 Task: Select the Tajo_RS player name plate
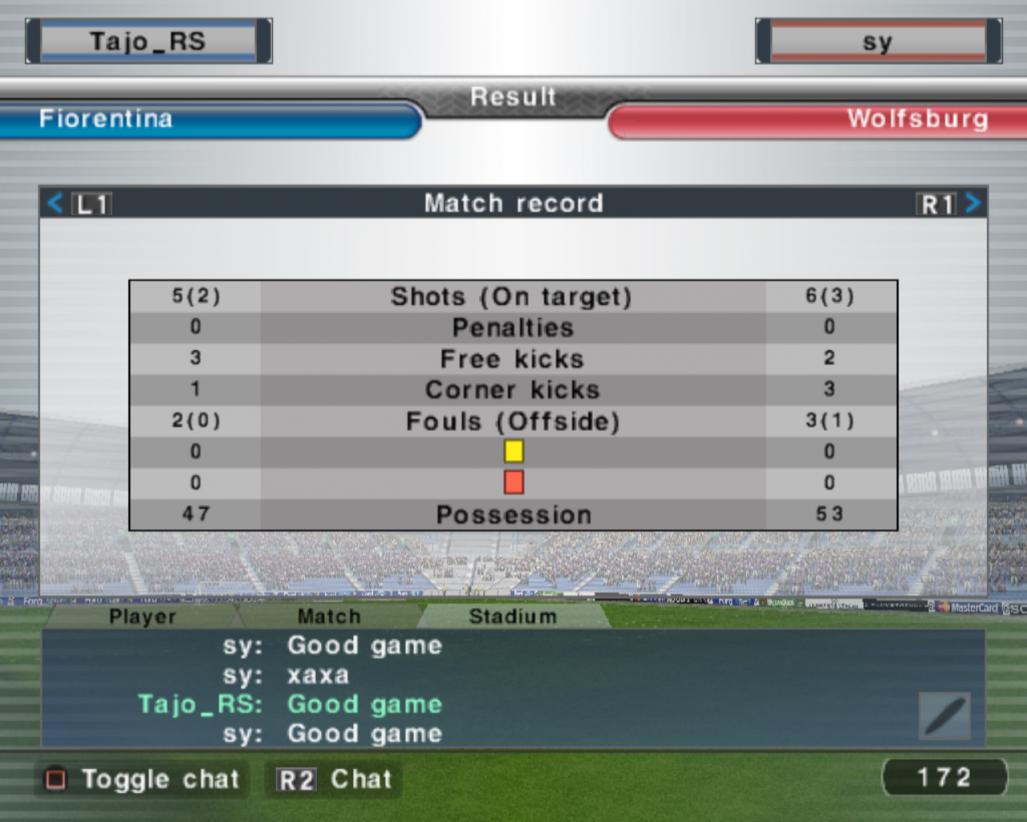pyautogui.click(x=148, y=42)
